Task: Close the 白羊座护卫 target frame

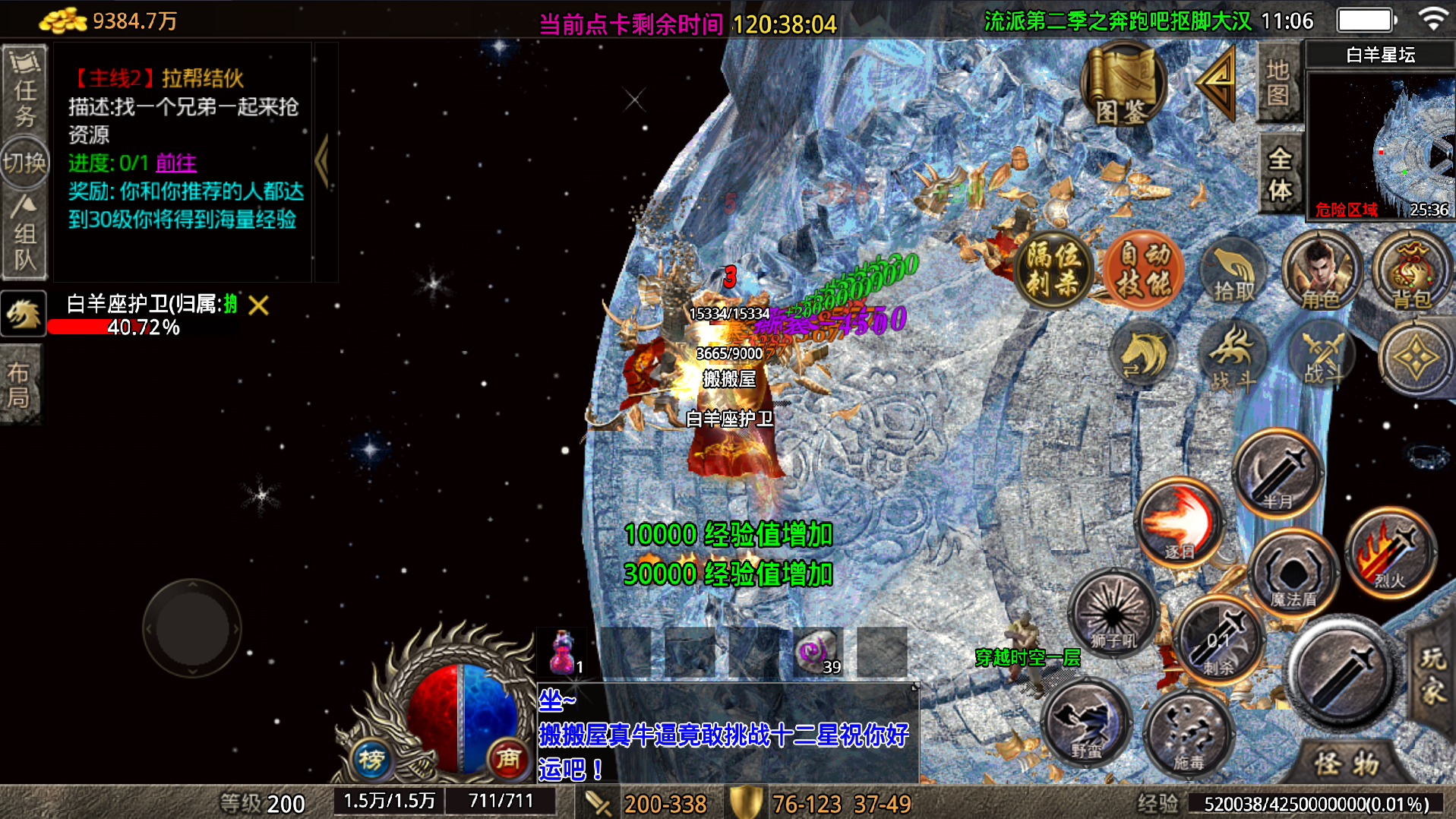Action: tap(258, 305)
